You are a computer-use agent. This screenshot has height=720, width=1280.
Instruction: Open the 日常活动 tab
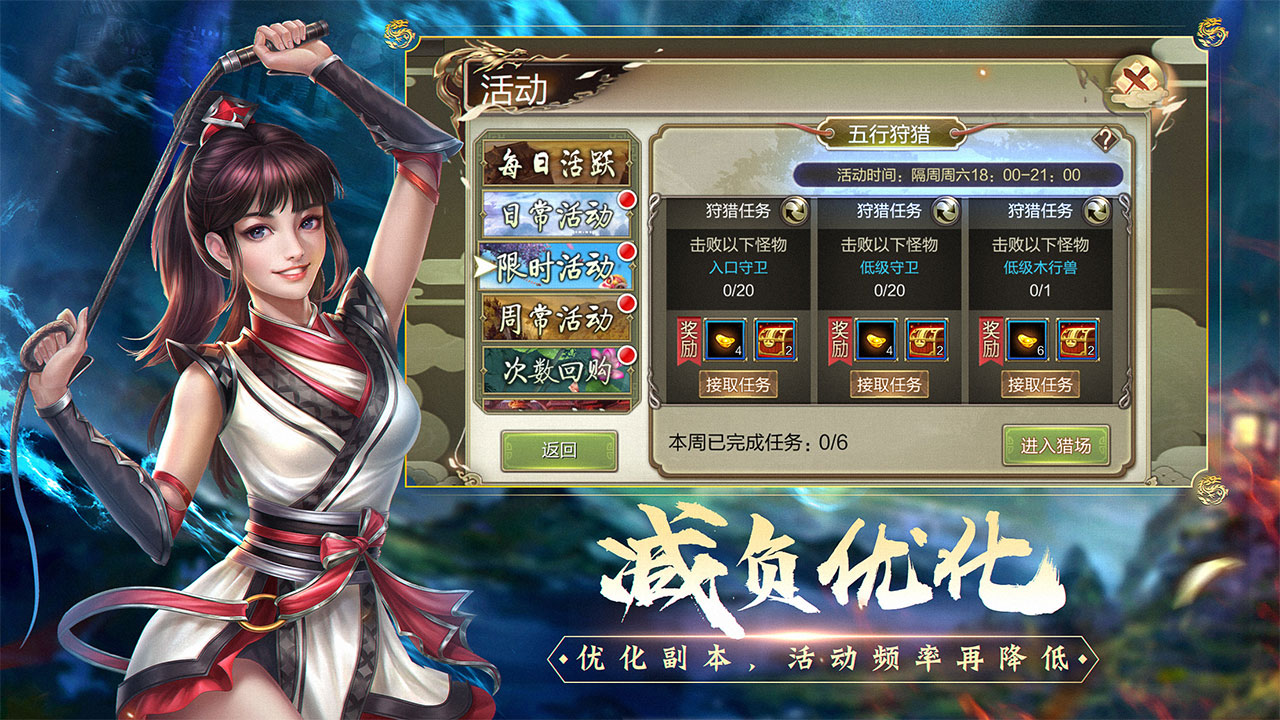click(556, 214)
